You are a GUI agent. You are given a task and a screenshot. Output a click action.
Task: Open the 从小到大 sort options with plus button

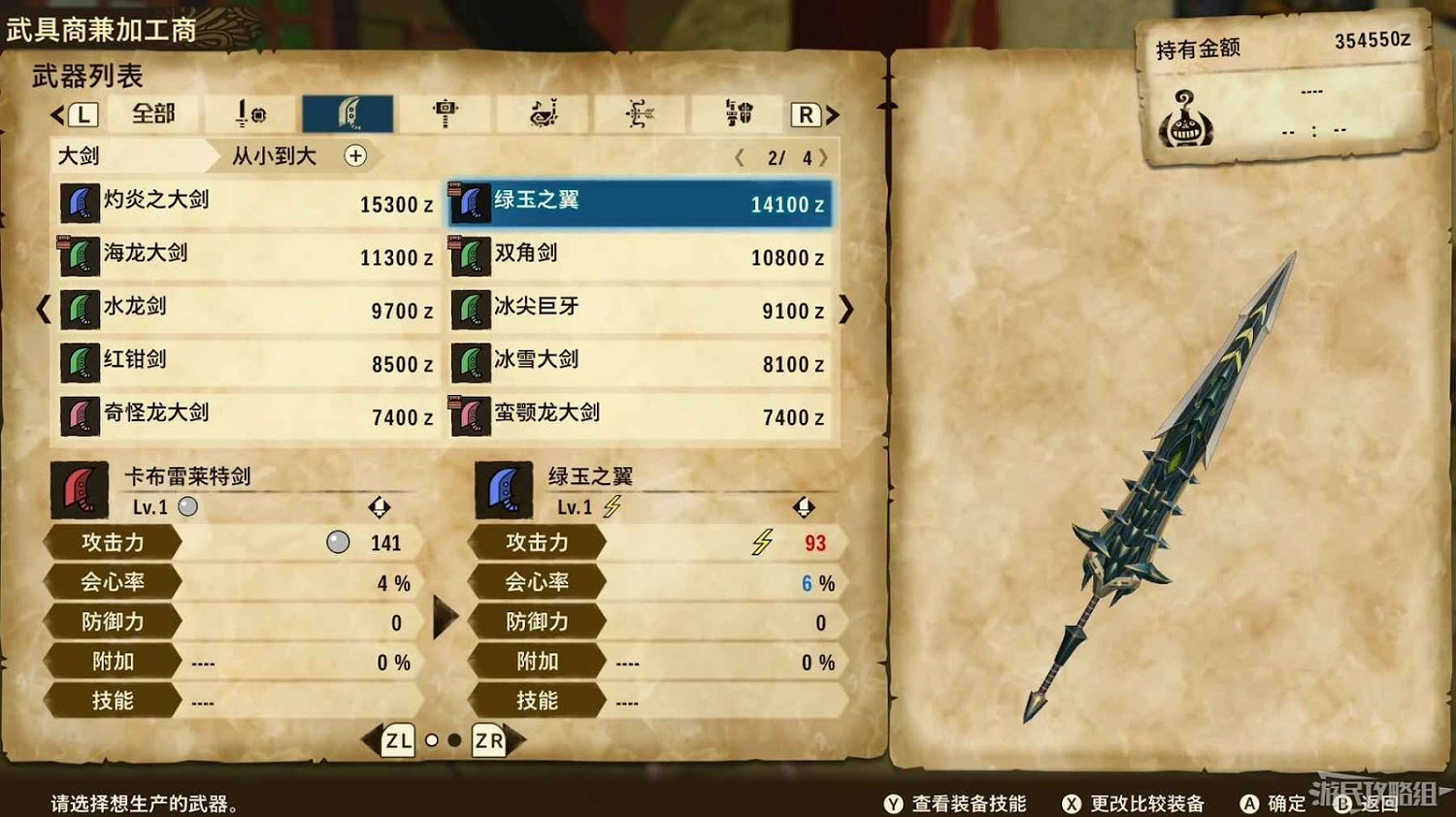tap(356, 156)
